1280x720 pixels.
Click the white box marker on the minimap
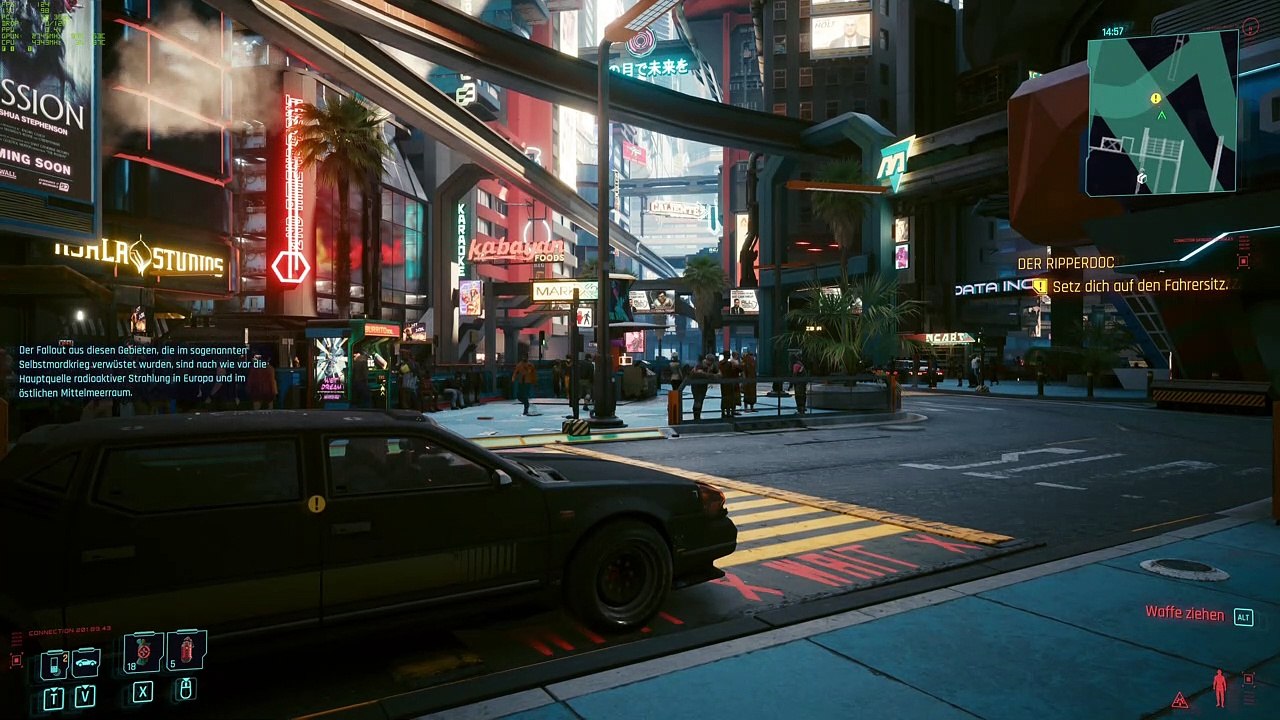click(x=1141, y=178)
